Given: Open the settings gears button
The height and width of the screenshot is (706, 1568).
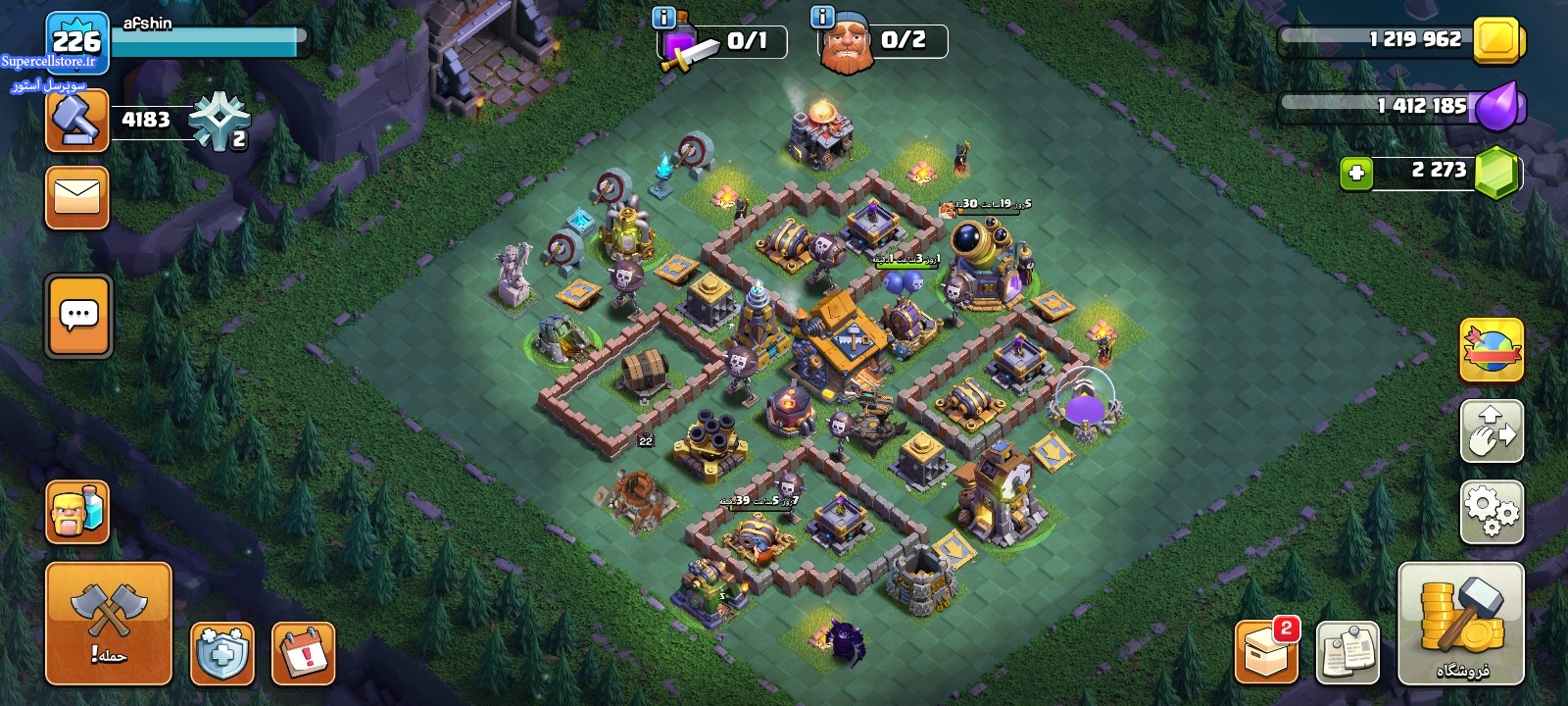Looking at the screenshot, I should point(1492,512).
